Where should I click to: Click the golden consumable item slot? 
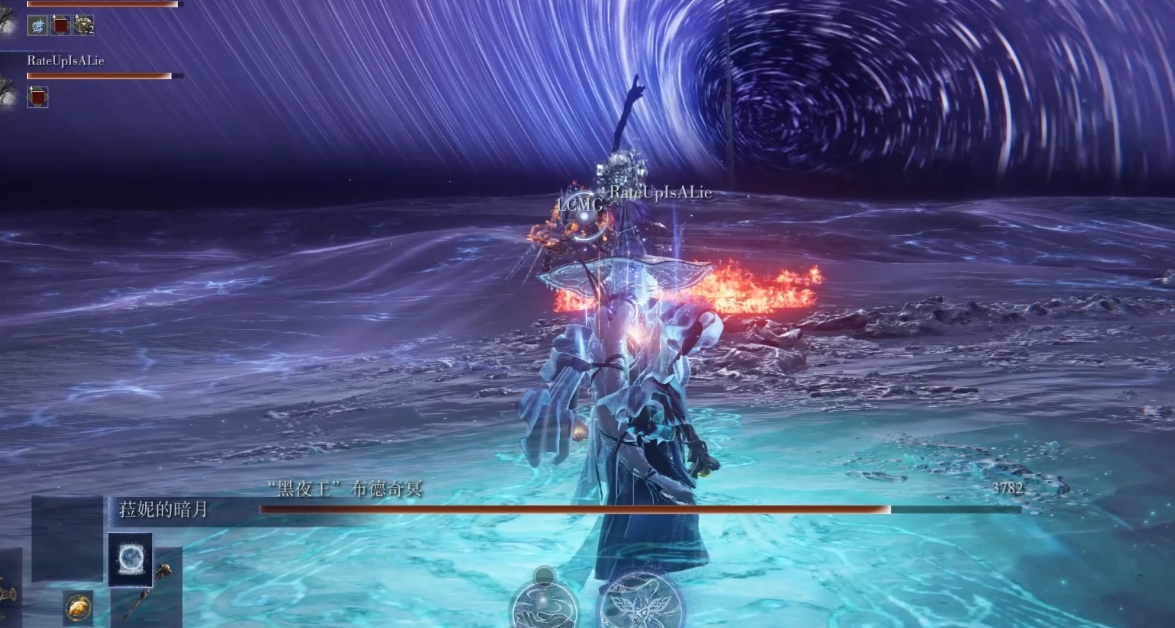tap(78, 606)
